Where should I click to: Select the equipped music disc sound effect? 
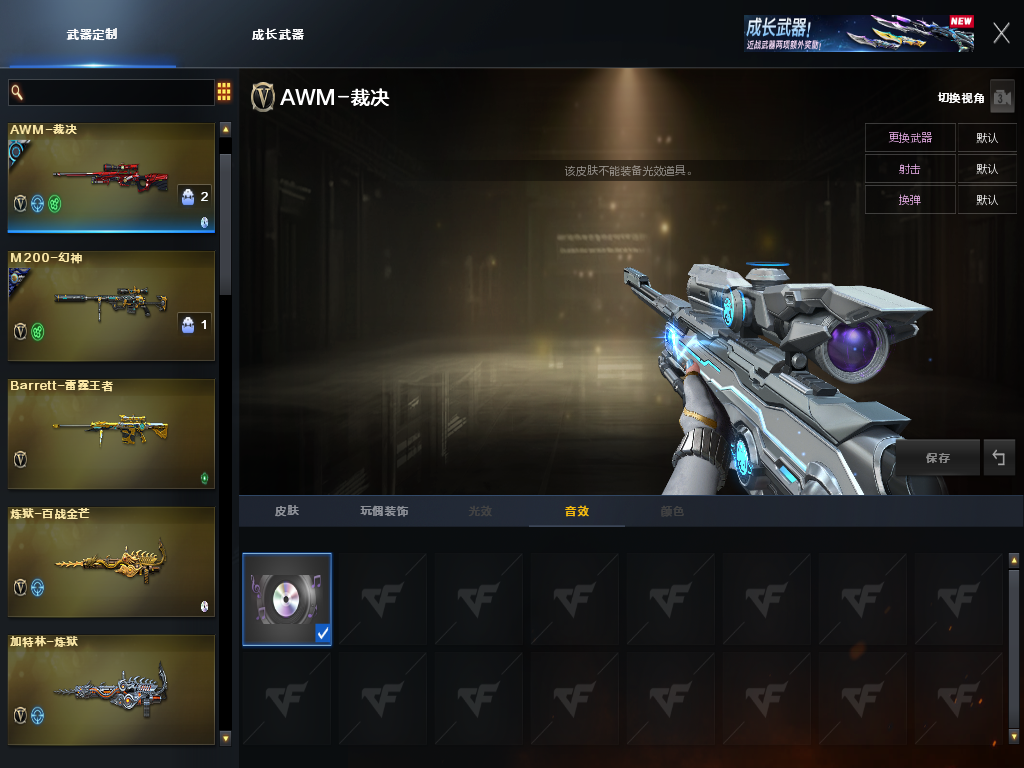pyautogui.click(x=286, y=598)
